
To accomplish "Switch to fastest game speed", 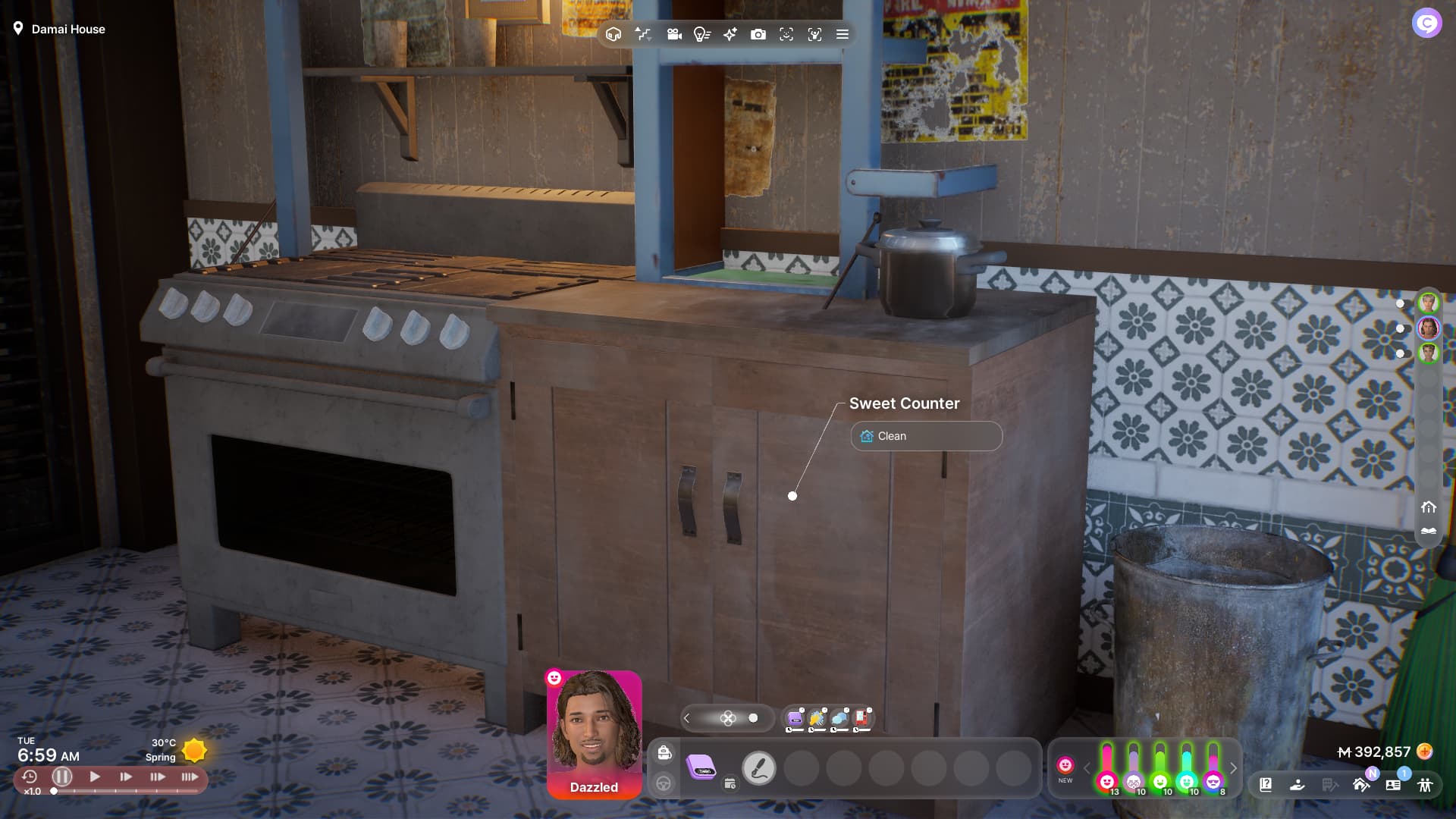I will pos(190,777).
